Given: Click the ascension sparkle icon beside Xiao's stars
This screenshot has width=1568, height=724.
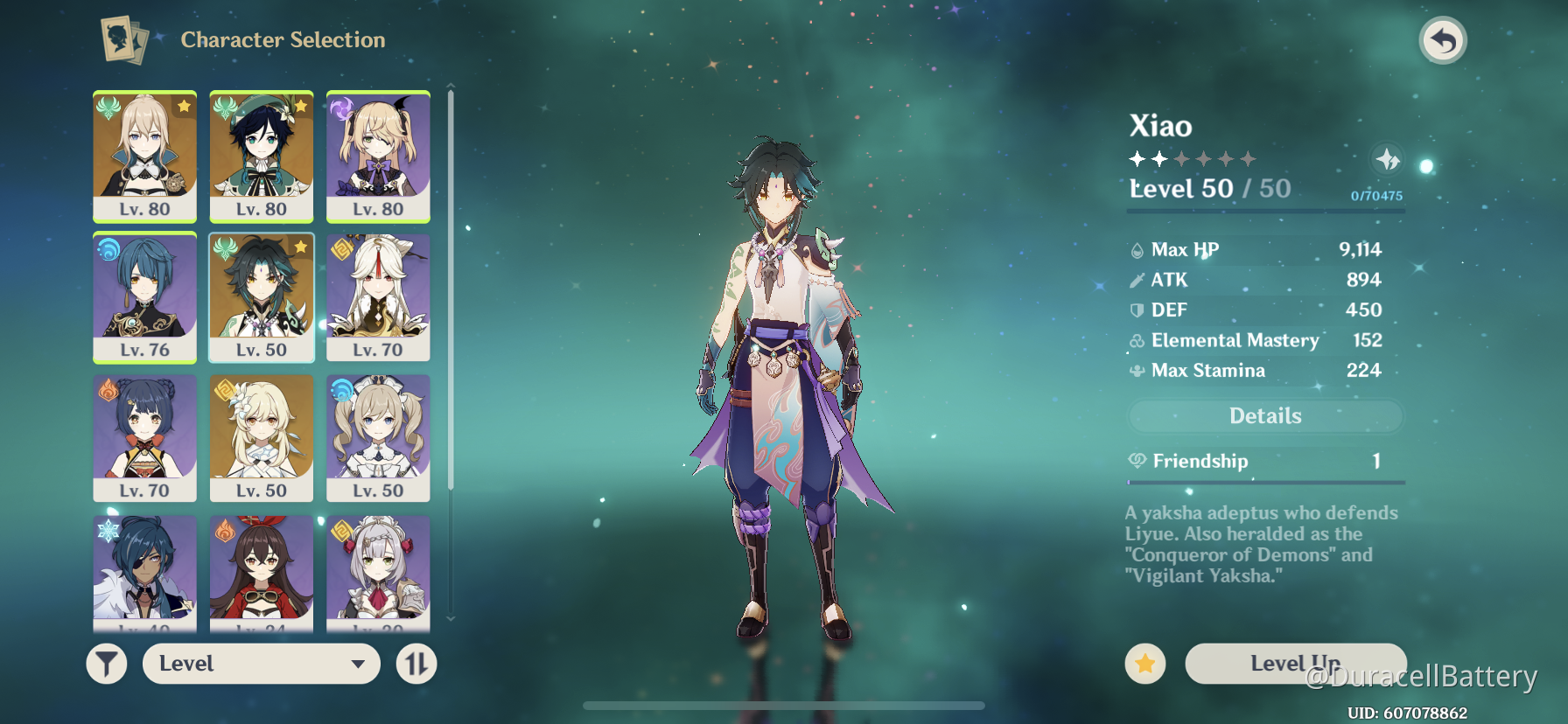Looking at the screenshot, I should coord(1388,160).
